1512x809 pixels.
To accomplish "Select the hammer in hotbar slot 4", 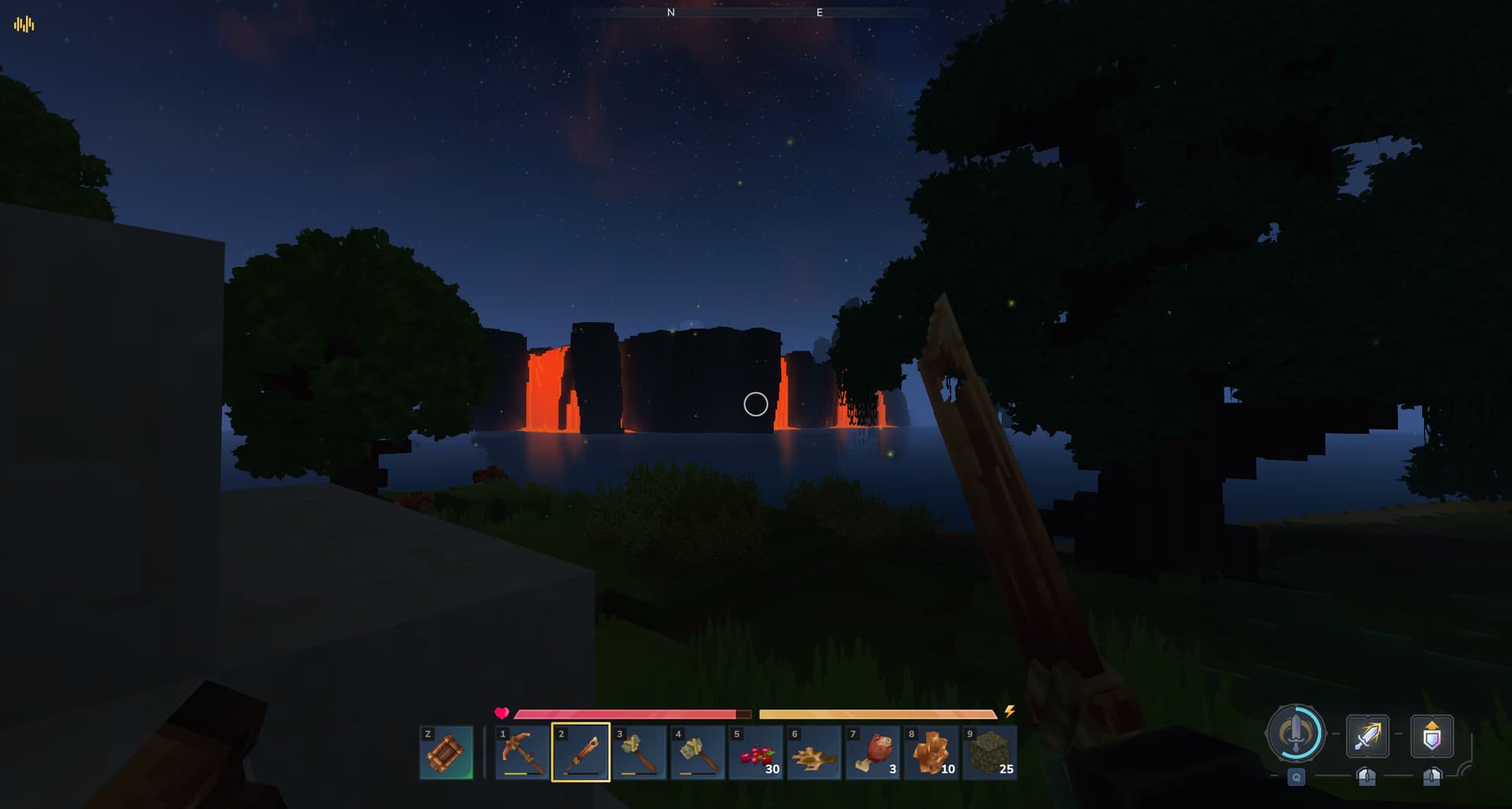I will point(697,754).
